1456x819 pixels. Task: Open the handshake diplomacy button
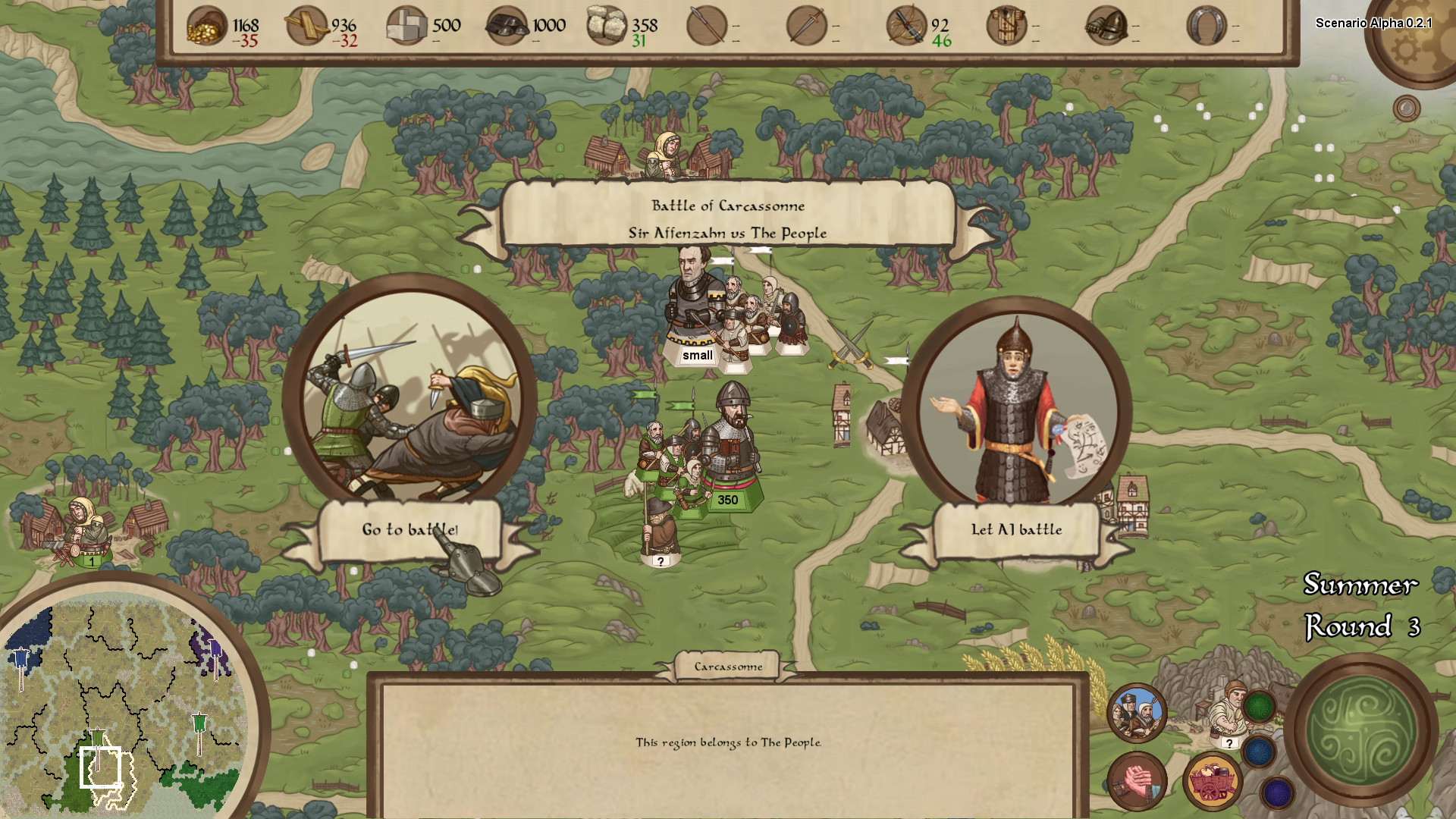coord(1137,781)
